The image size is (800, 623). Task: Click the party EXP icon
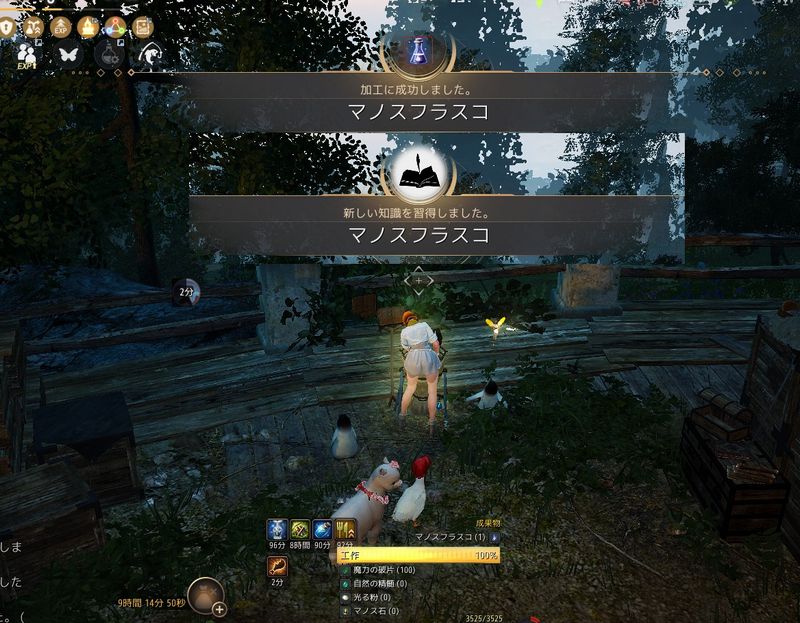[x=27, y=57]
